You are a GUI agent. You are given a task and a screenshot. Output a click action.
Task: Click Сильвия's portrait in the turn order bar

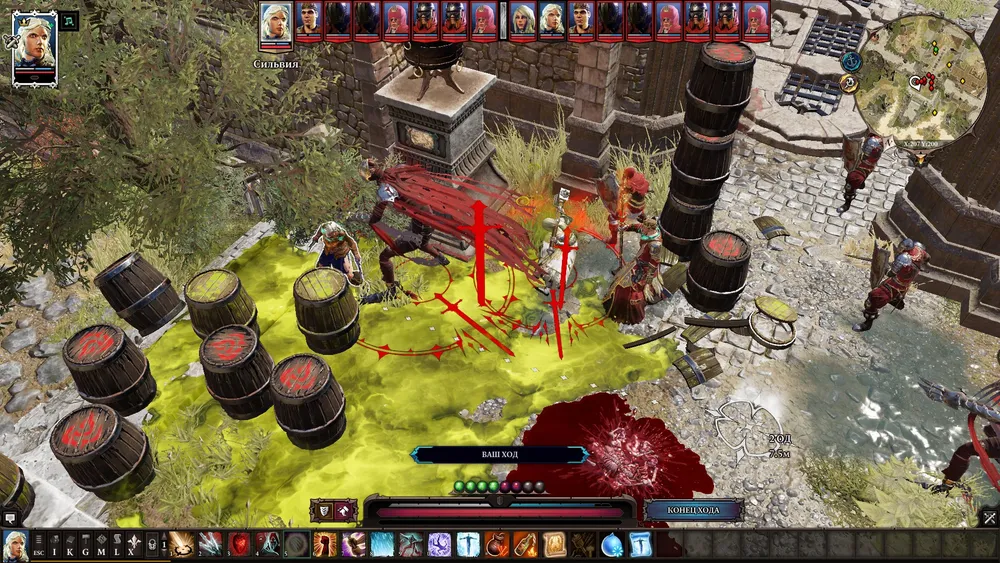276,24
